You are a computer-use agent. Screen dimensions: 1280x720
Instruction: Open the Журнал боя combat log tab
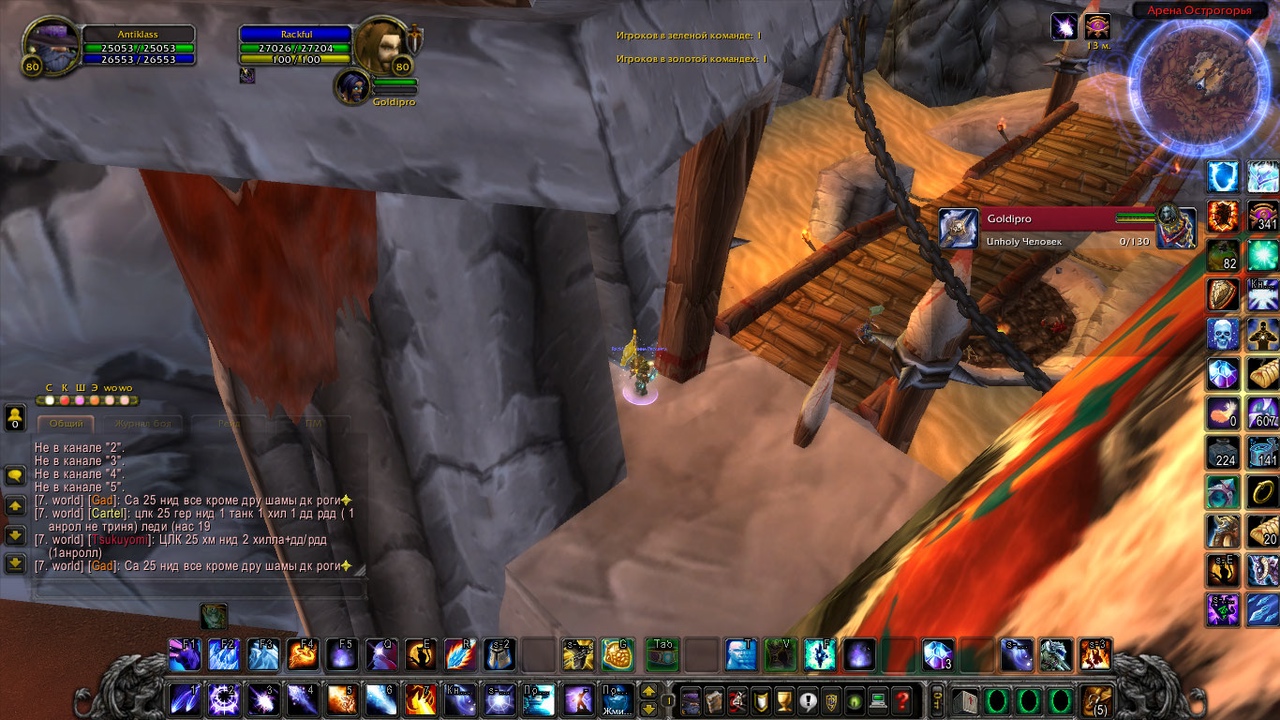pos(142,424)
